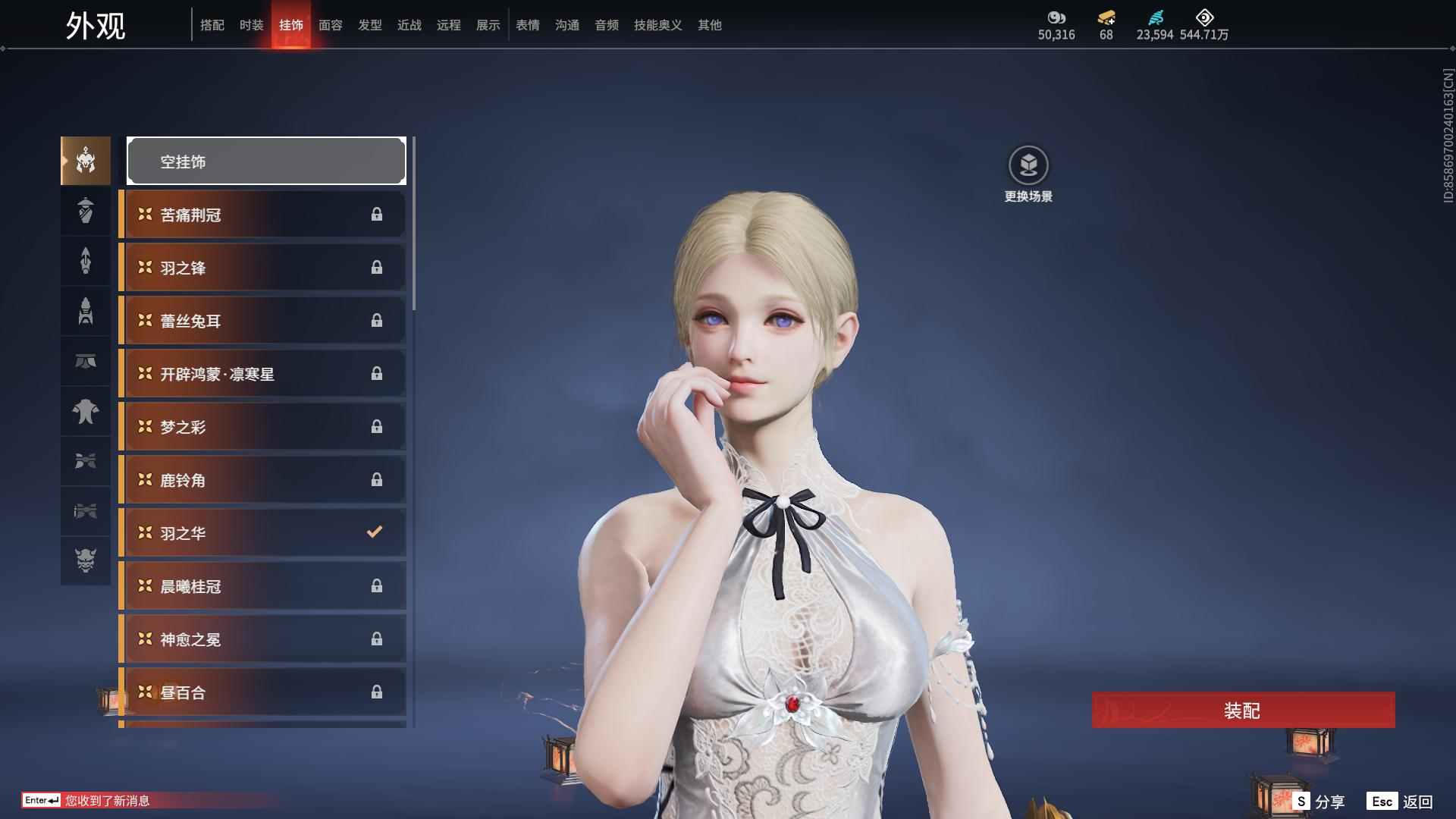Choose the 空挂饰 empty accessory entry
Image resolution: width=1456 pixels, height=819 pixels.
tap(266, 161)
